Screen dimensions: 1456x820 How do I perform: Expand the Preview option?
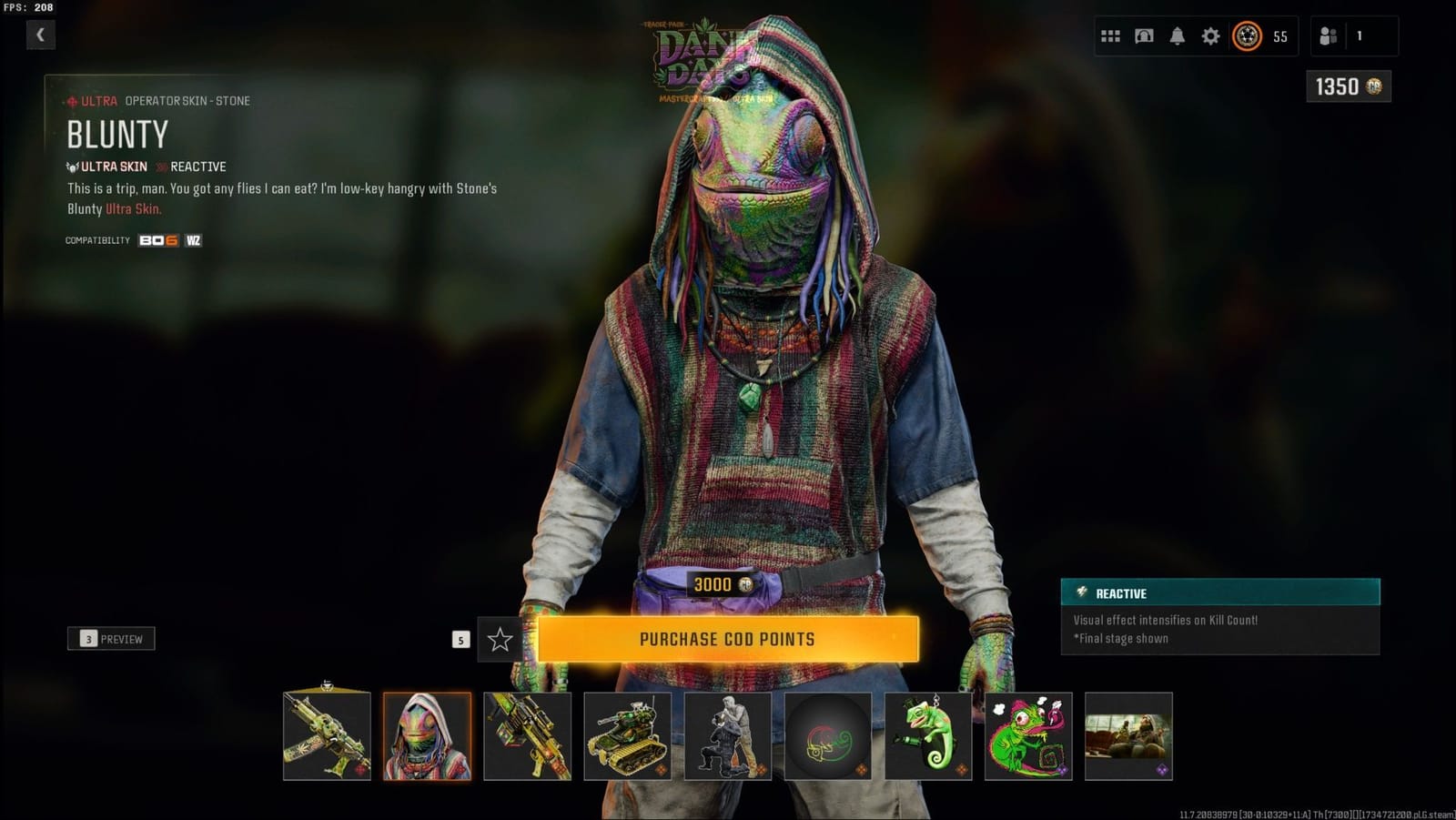111,638
